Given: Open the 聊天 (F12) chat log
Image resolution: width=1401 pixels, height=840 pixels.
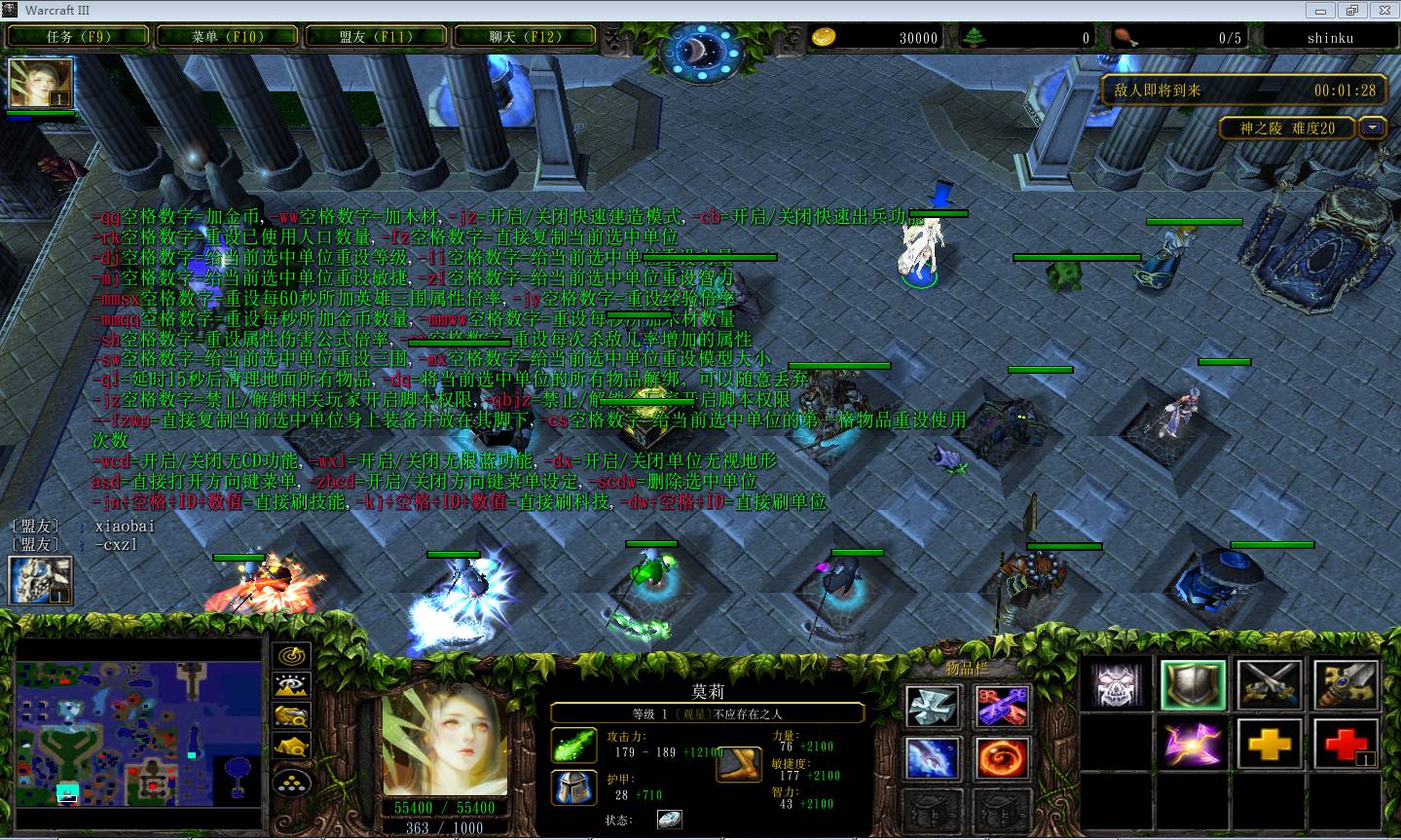Looking at the screenshot, I should pyautogui.click(x=525, y=37).
